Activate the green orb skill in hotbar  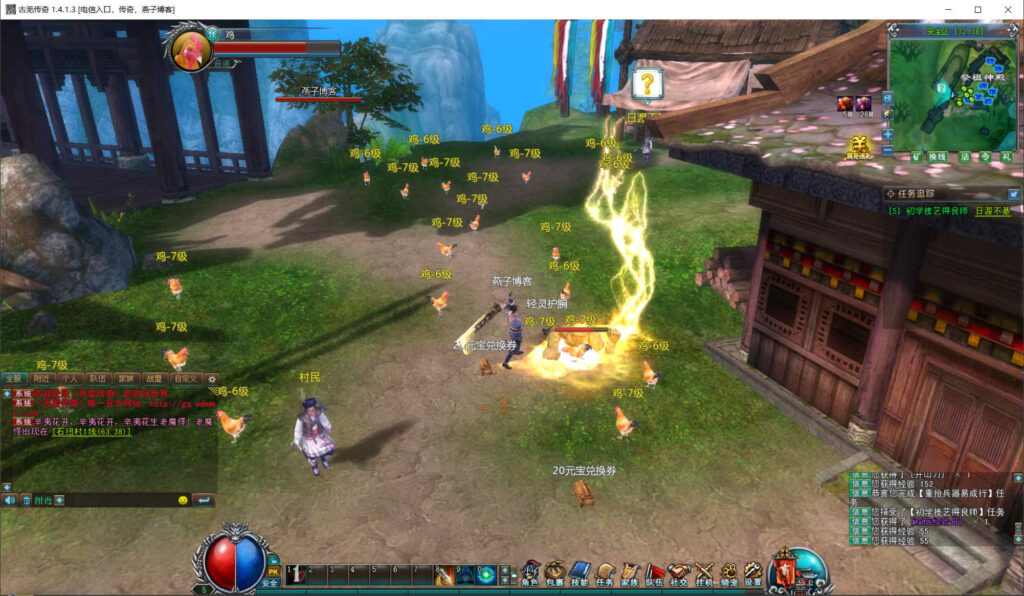(486, 574)
